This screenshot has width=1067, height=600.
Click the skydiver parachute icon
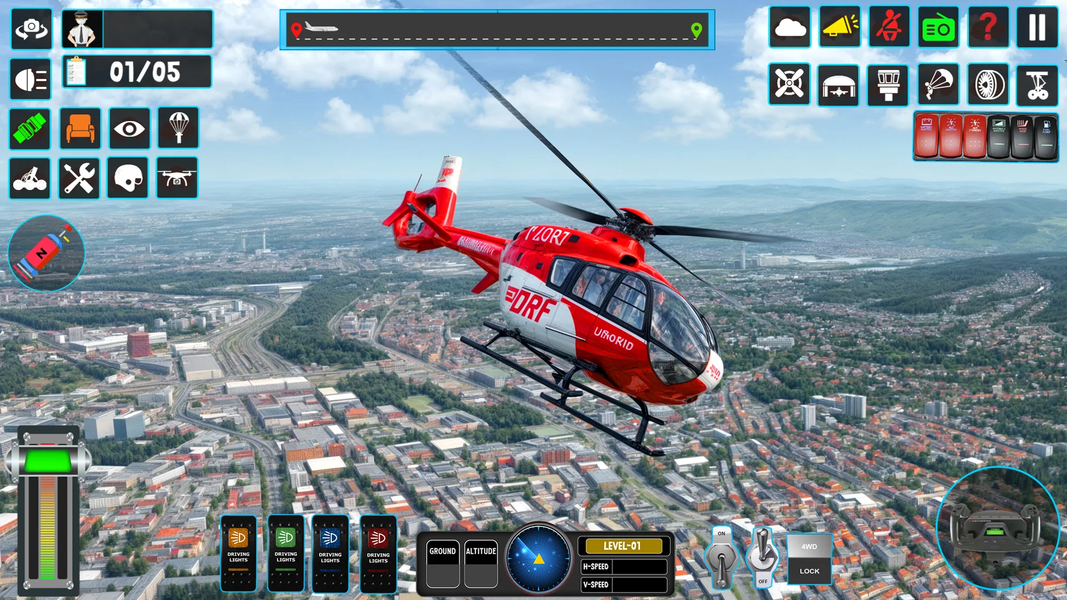(938, 85)
